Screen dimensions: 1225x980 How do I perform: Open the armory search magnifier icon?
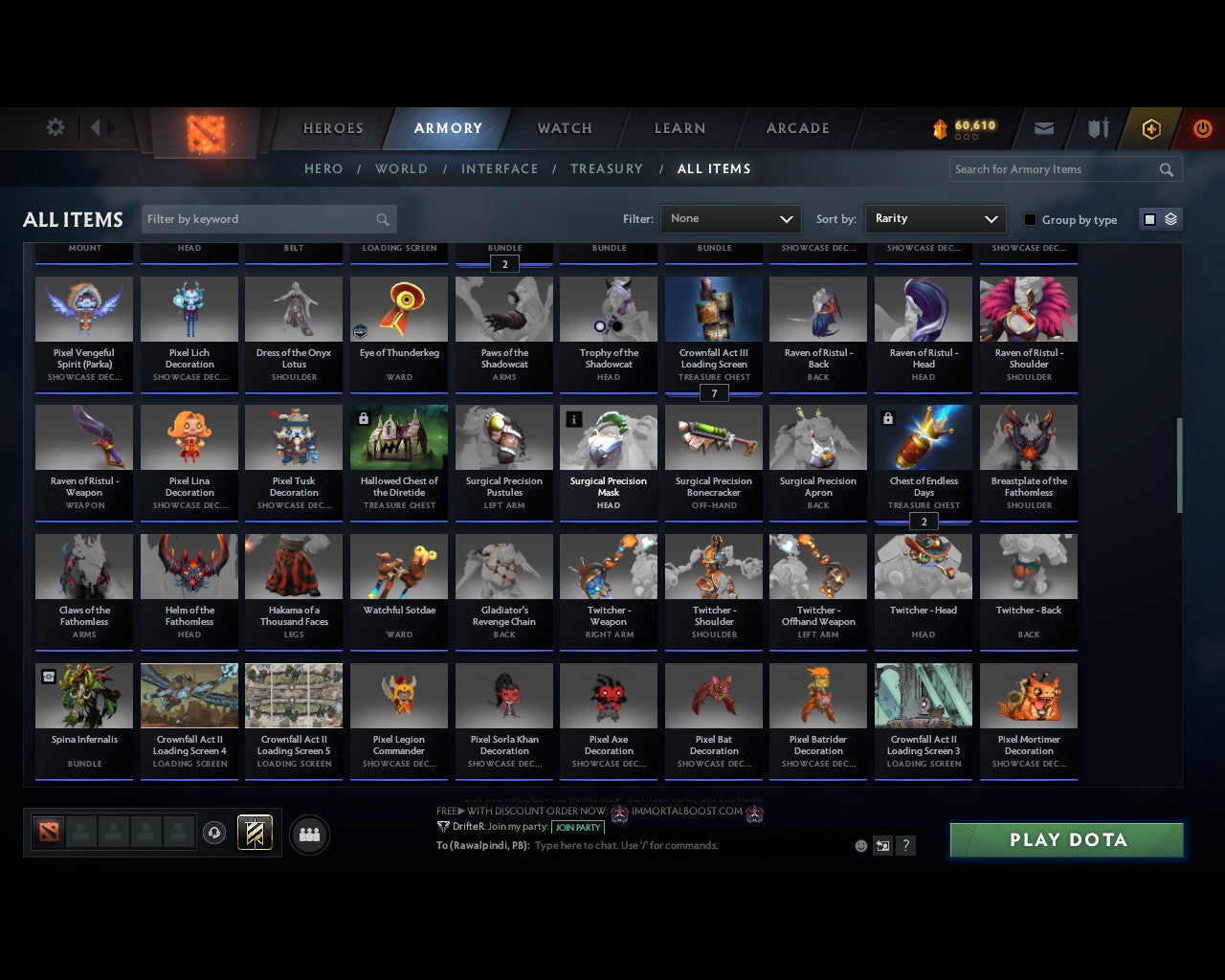[x=1166, y=169]
